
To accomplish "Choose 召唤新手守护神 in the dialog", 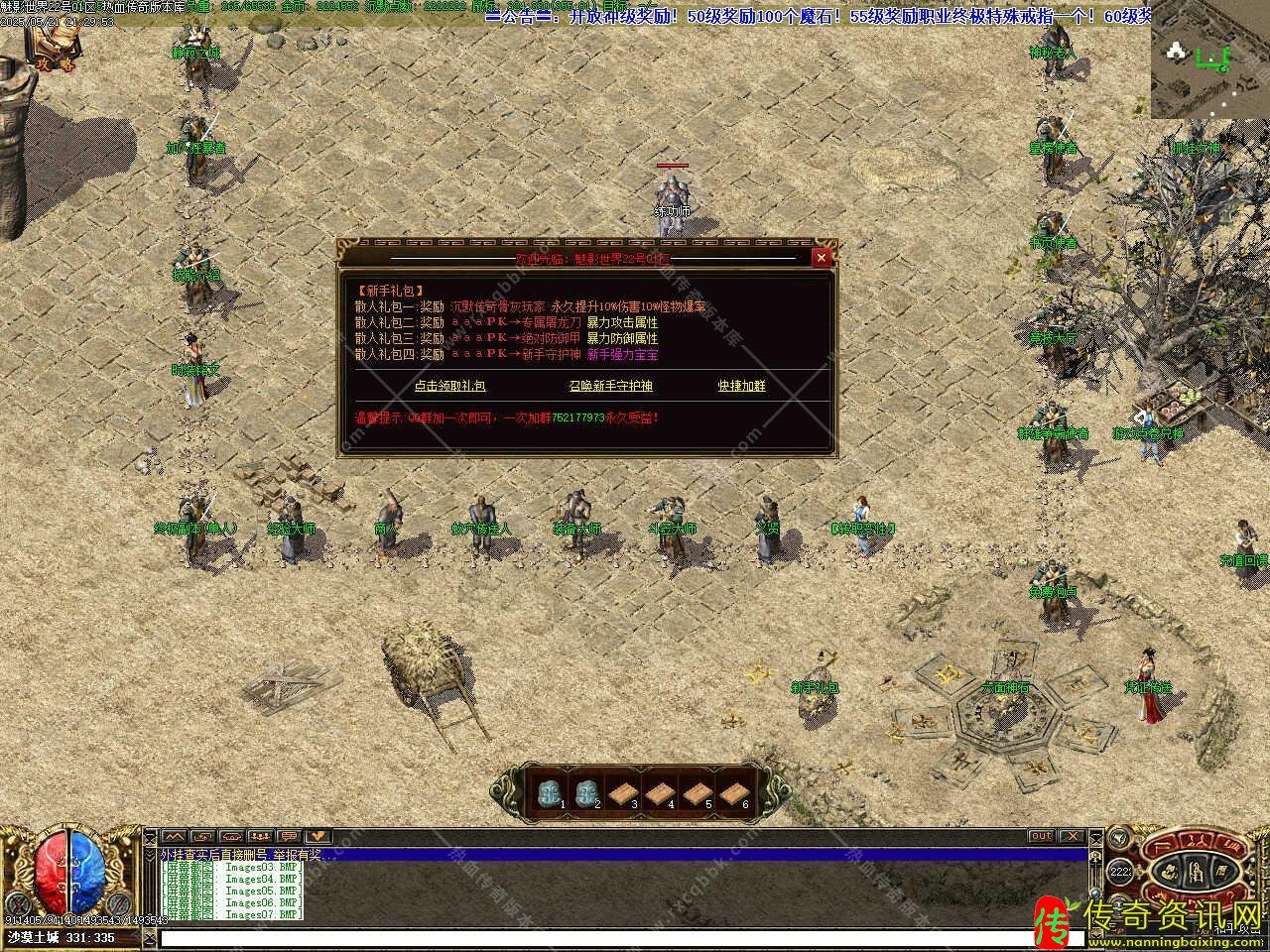I will (611, 386).
